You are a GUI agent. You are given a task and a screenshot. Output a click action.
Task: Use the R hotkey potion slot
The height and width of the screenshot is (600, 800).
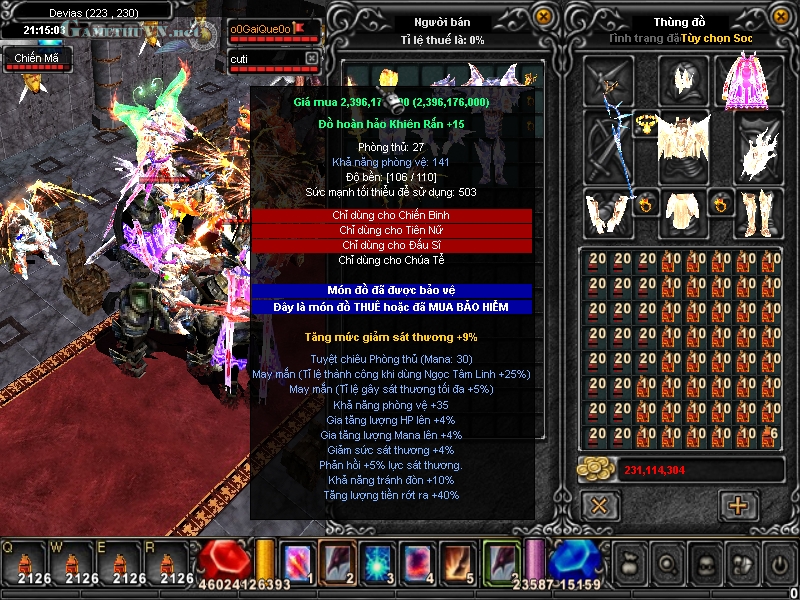point(176,563)
